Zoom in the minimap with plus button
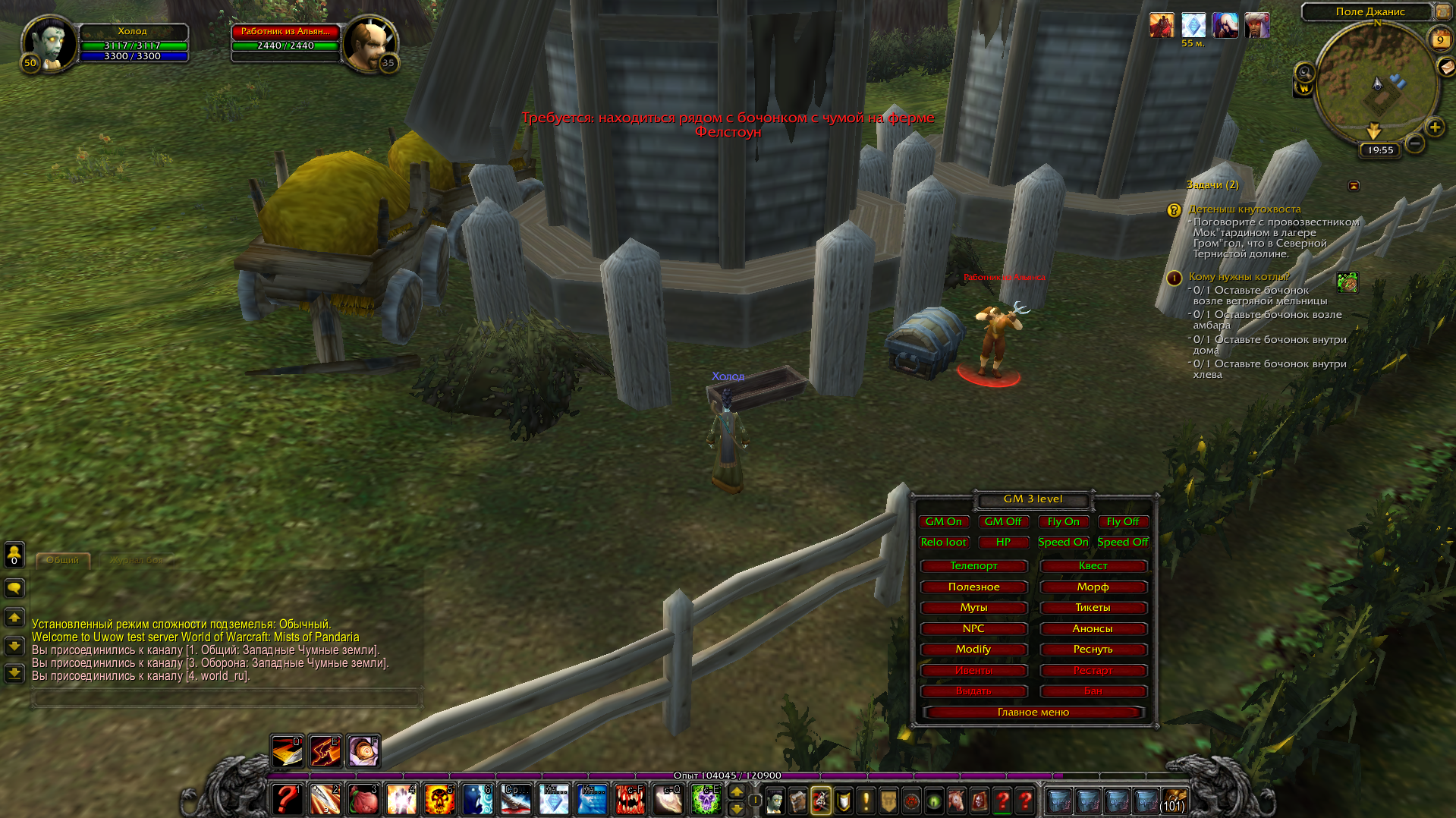 tap(1434, 127)
